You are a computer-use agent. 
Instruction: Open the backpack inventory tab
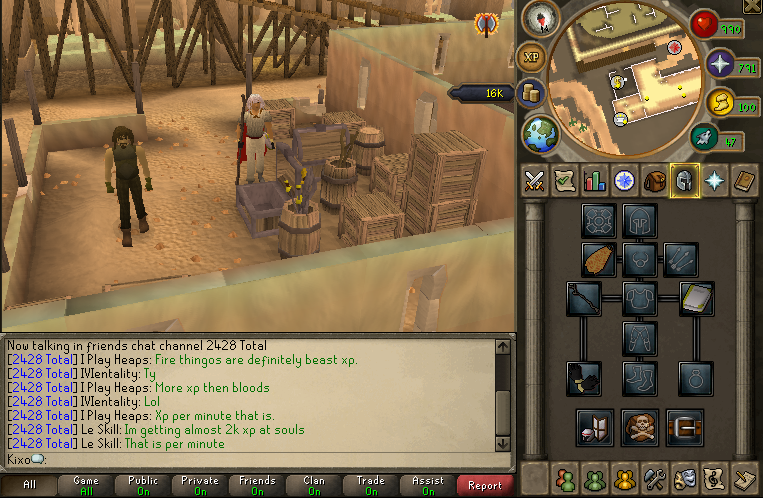click(656, 181)
